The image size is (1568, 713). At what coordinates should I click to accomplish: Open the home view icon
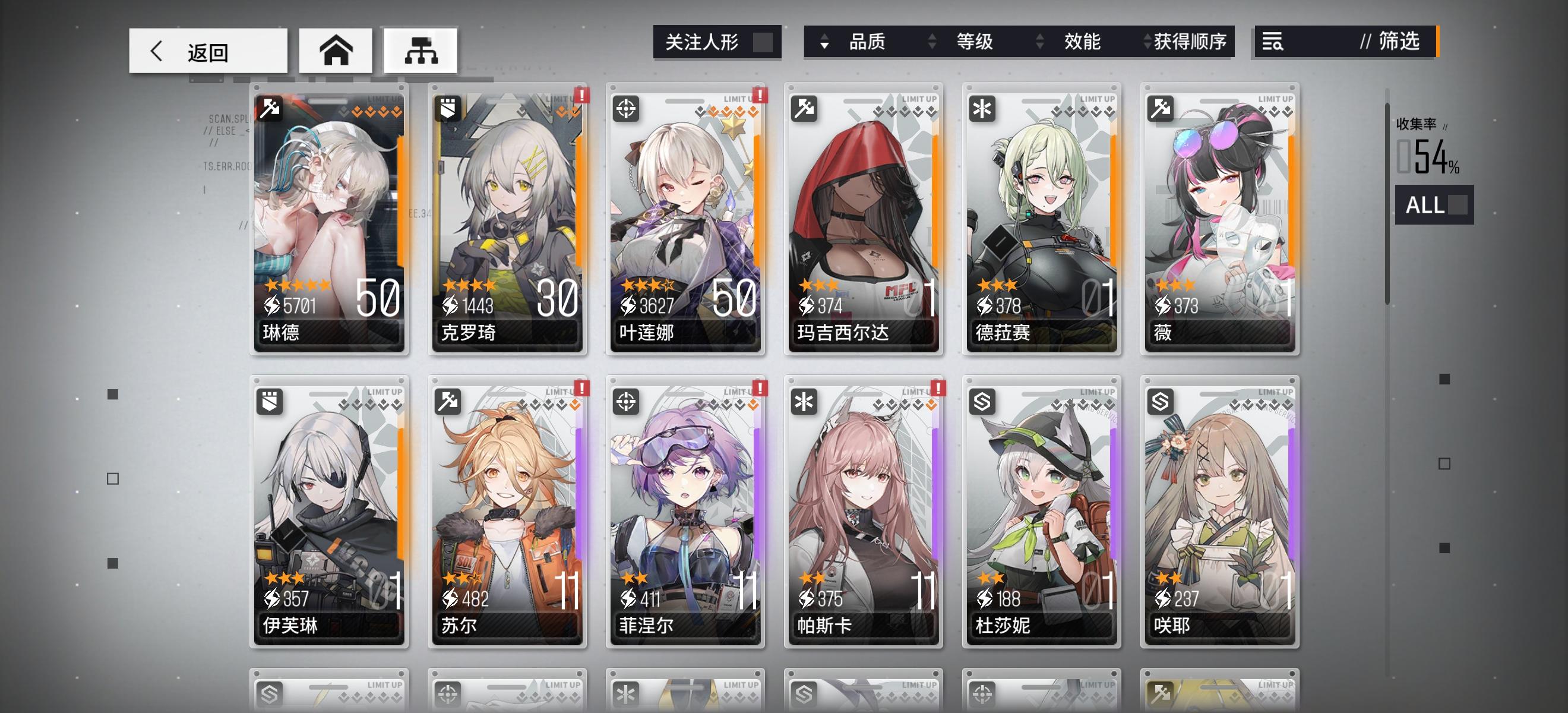[336, 51]
